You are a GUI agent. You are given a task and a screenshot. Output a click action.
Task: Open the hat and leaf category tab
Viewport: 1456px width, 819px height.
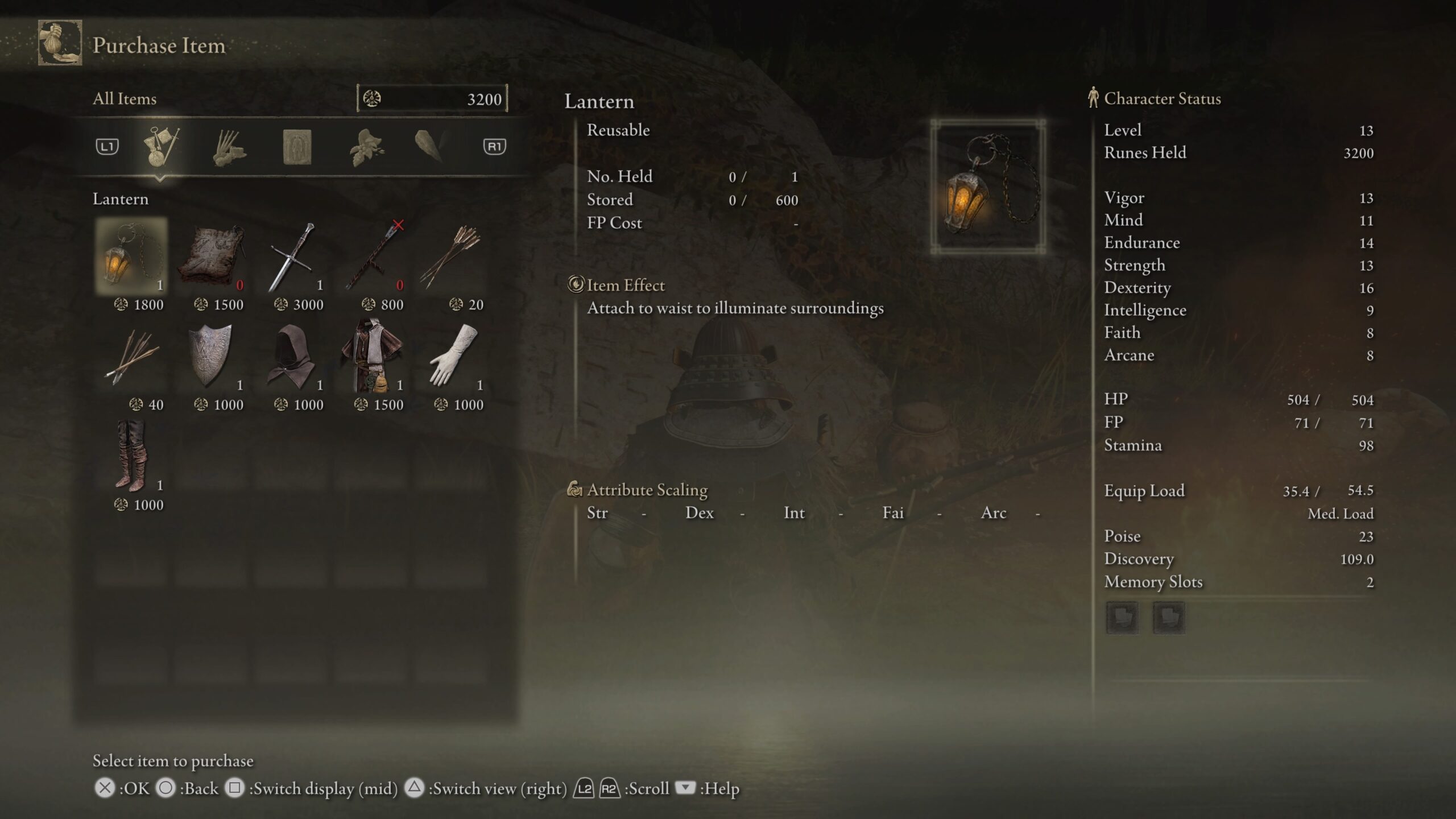tap(366, 147)
